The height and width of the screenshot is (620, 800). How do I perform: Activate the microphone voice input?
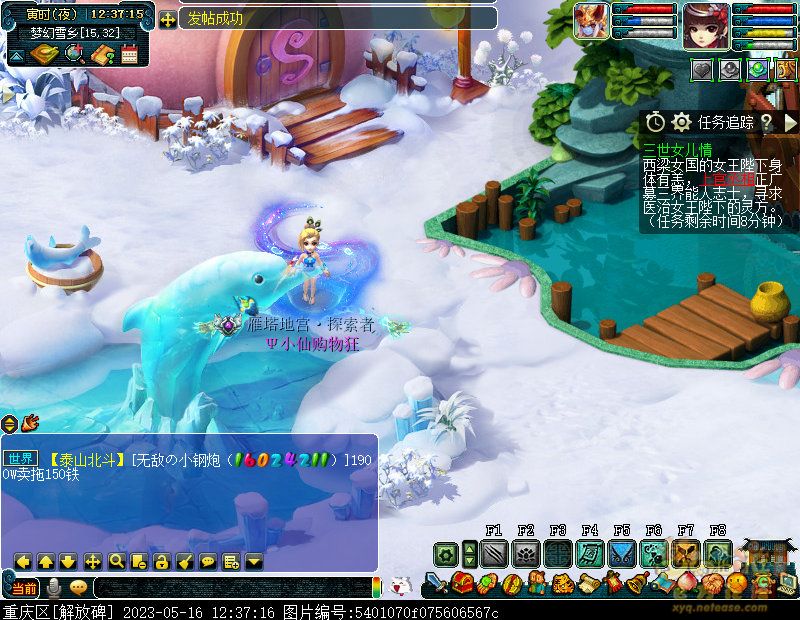[54, 587]
